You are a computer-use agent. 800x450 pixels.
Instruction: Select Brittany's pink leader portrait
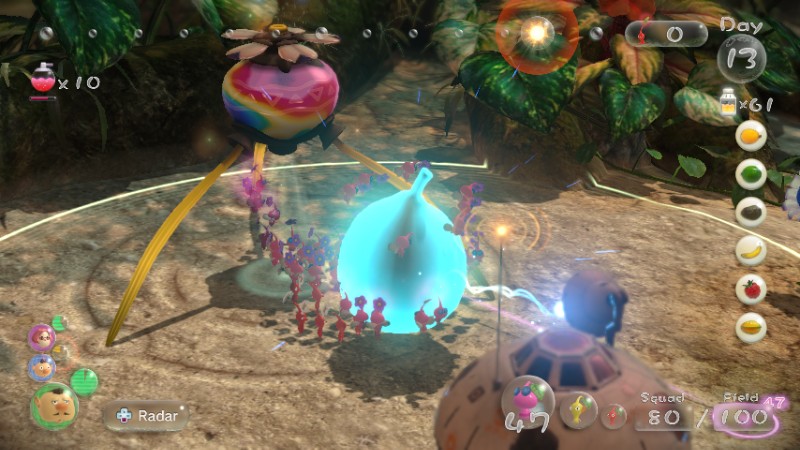pos(43,338)
